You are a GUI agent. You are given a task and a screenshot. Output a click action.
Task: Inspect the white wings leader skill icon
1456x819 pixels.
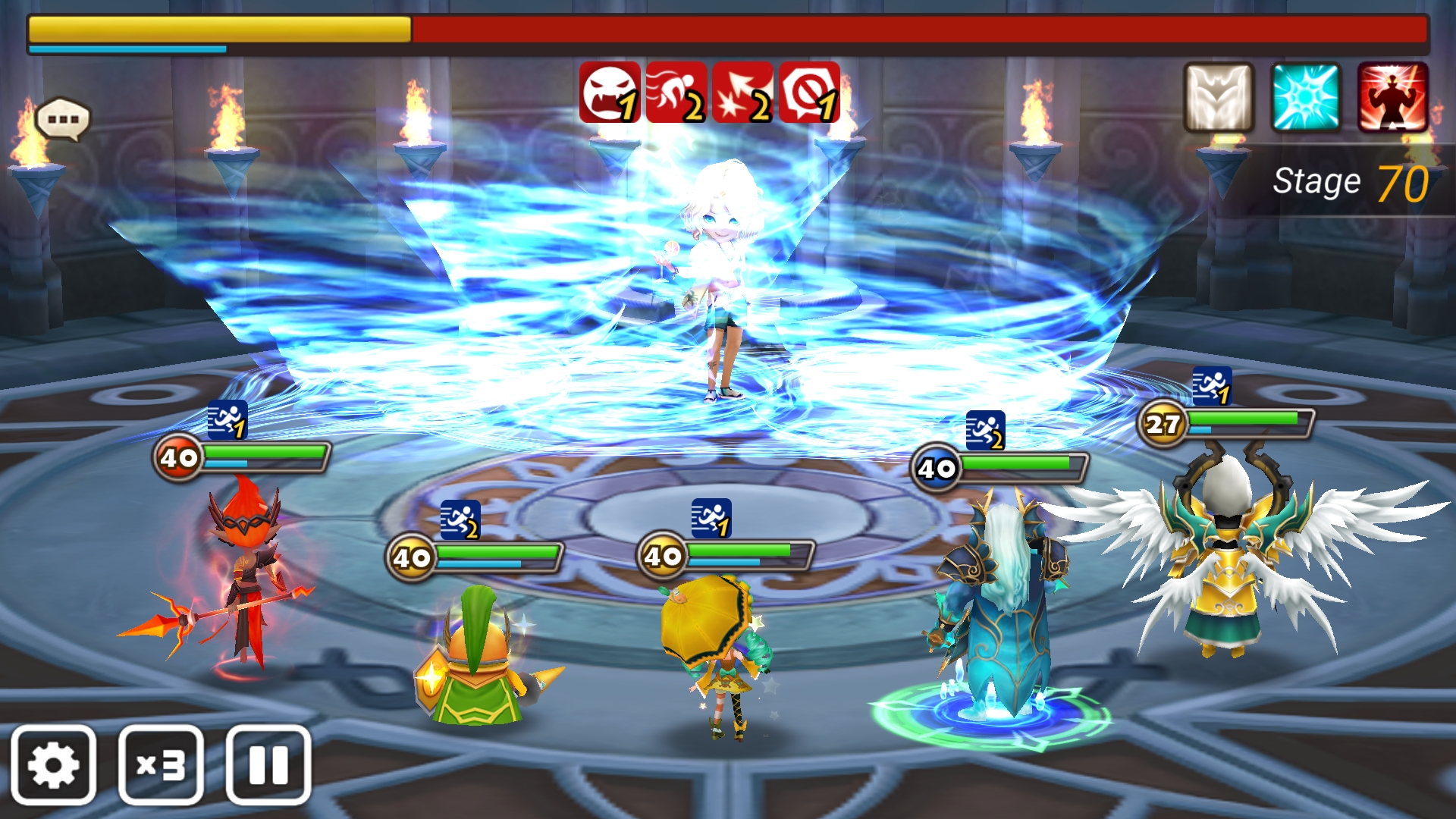point(1219,97)
